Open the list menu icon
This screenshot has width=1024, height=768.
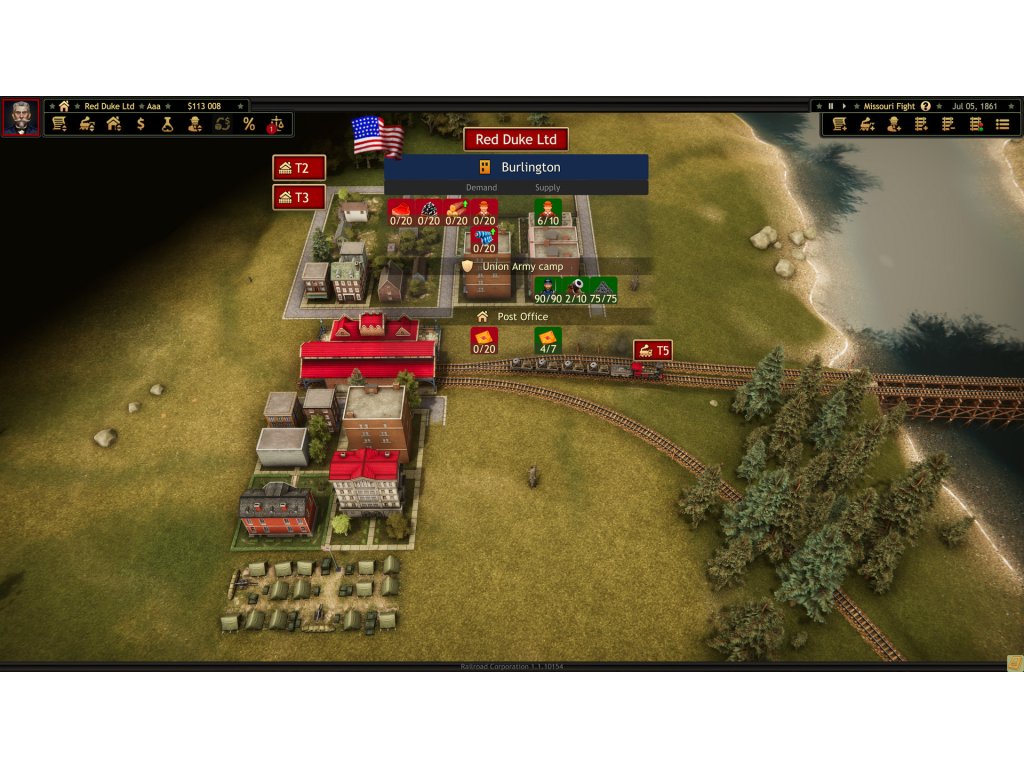1002,124
